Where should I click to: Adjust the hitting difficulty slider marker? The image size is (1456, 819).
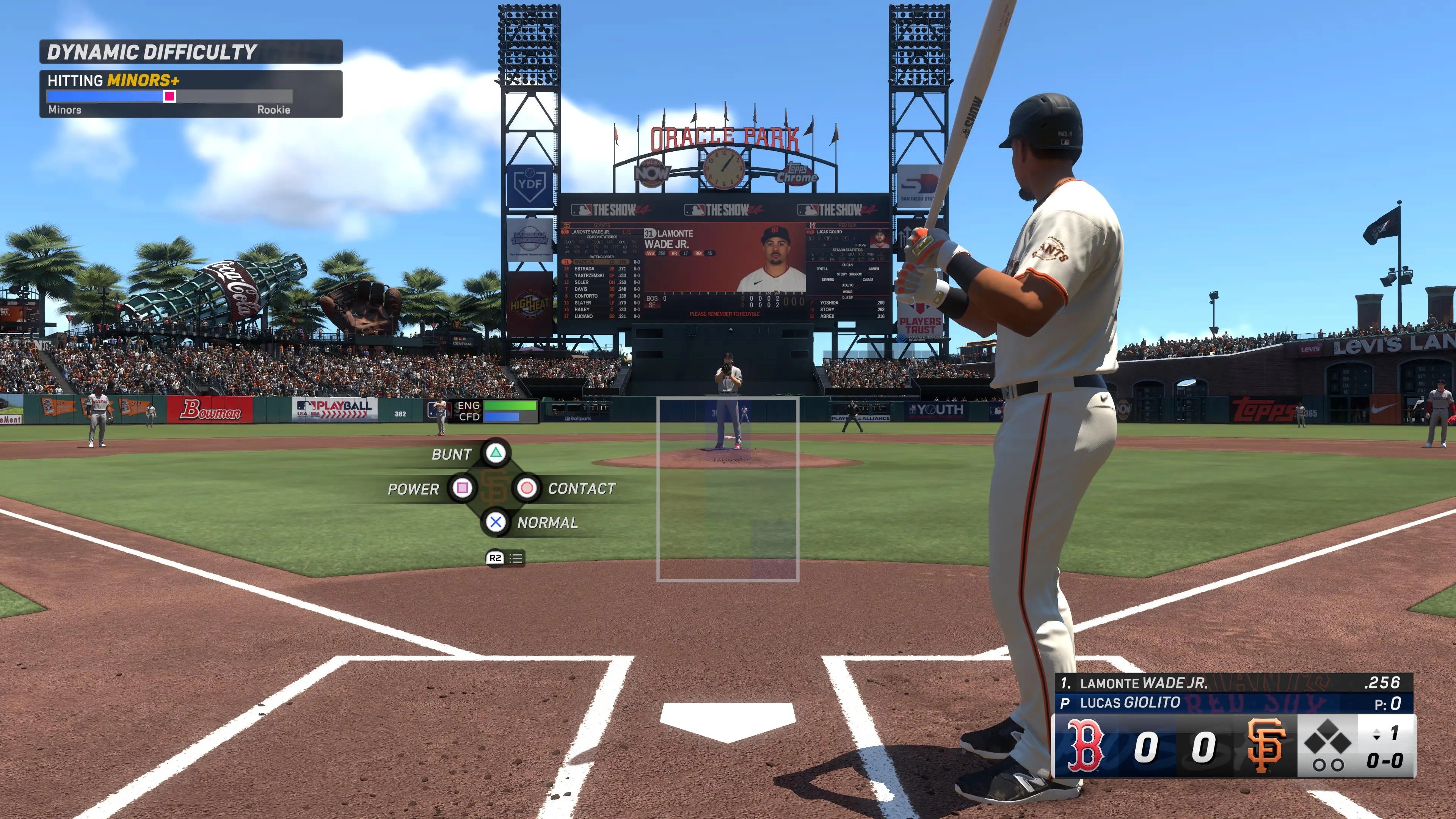pos(169,98)
